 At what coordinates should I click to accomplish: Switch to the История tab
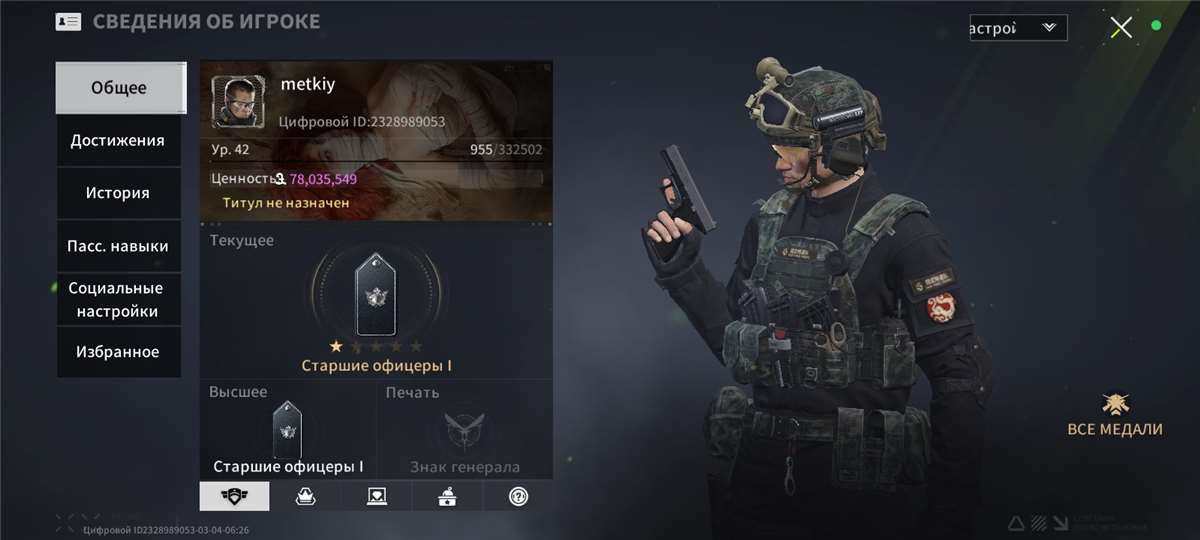tap(118, 193)
